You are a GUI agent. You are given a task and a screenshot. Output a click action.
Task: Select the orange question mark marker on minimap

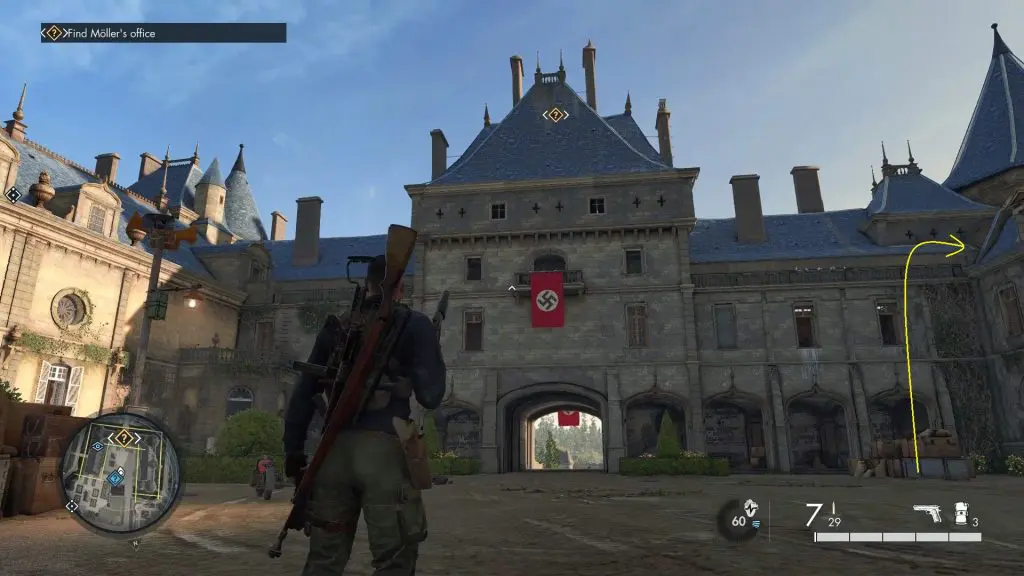click(123, 438)
